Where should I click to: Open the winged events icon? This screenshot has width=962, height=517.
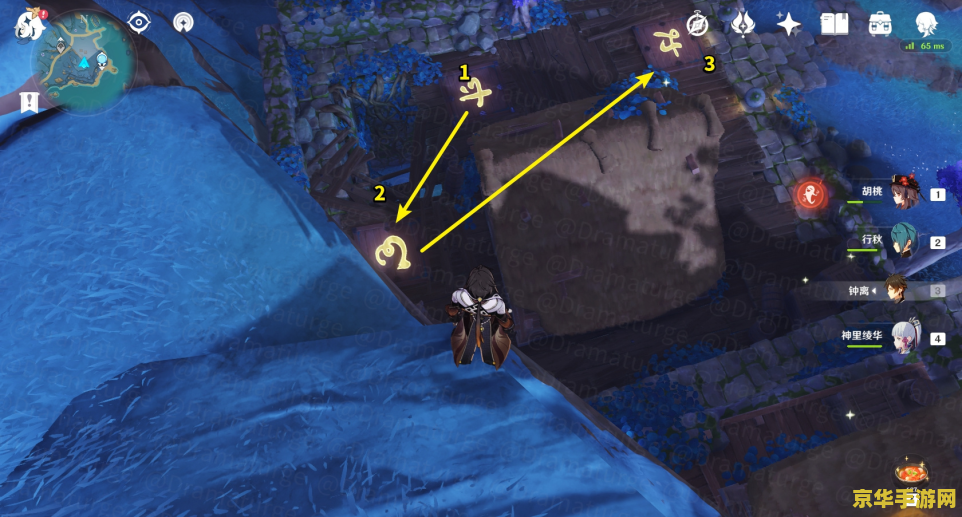pos(743,24)
